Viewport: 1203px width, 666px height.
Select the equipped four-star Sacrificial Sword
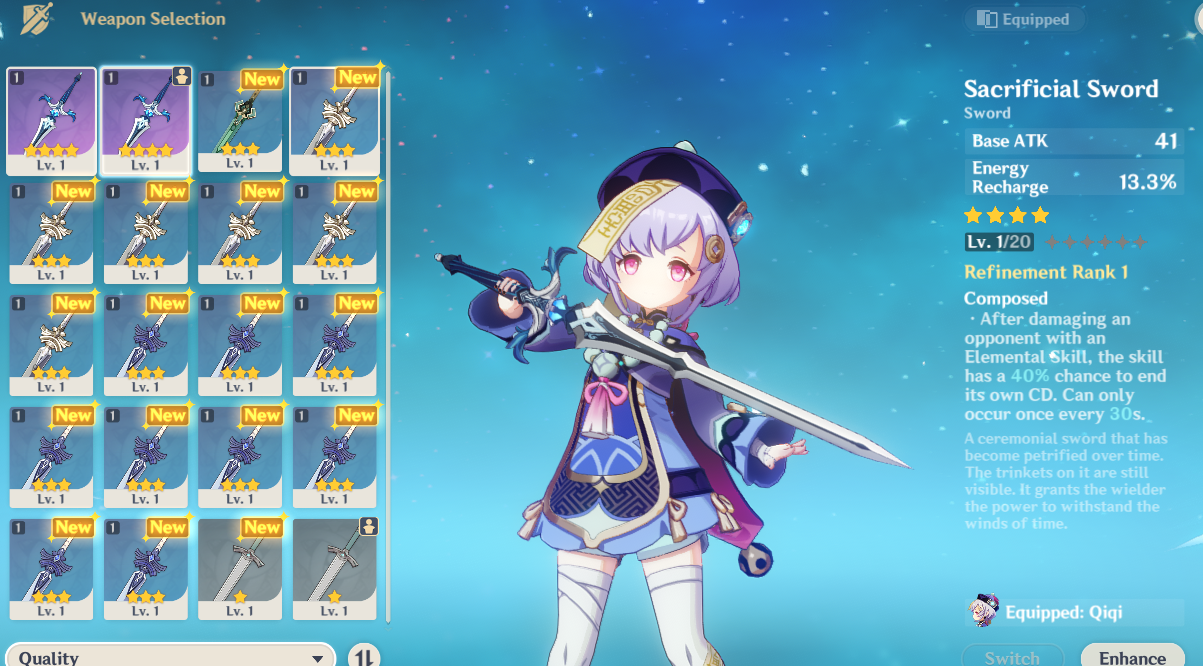click(144, 121)
